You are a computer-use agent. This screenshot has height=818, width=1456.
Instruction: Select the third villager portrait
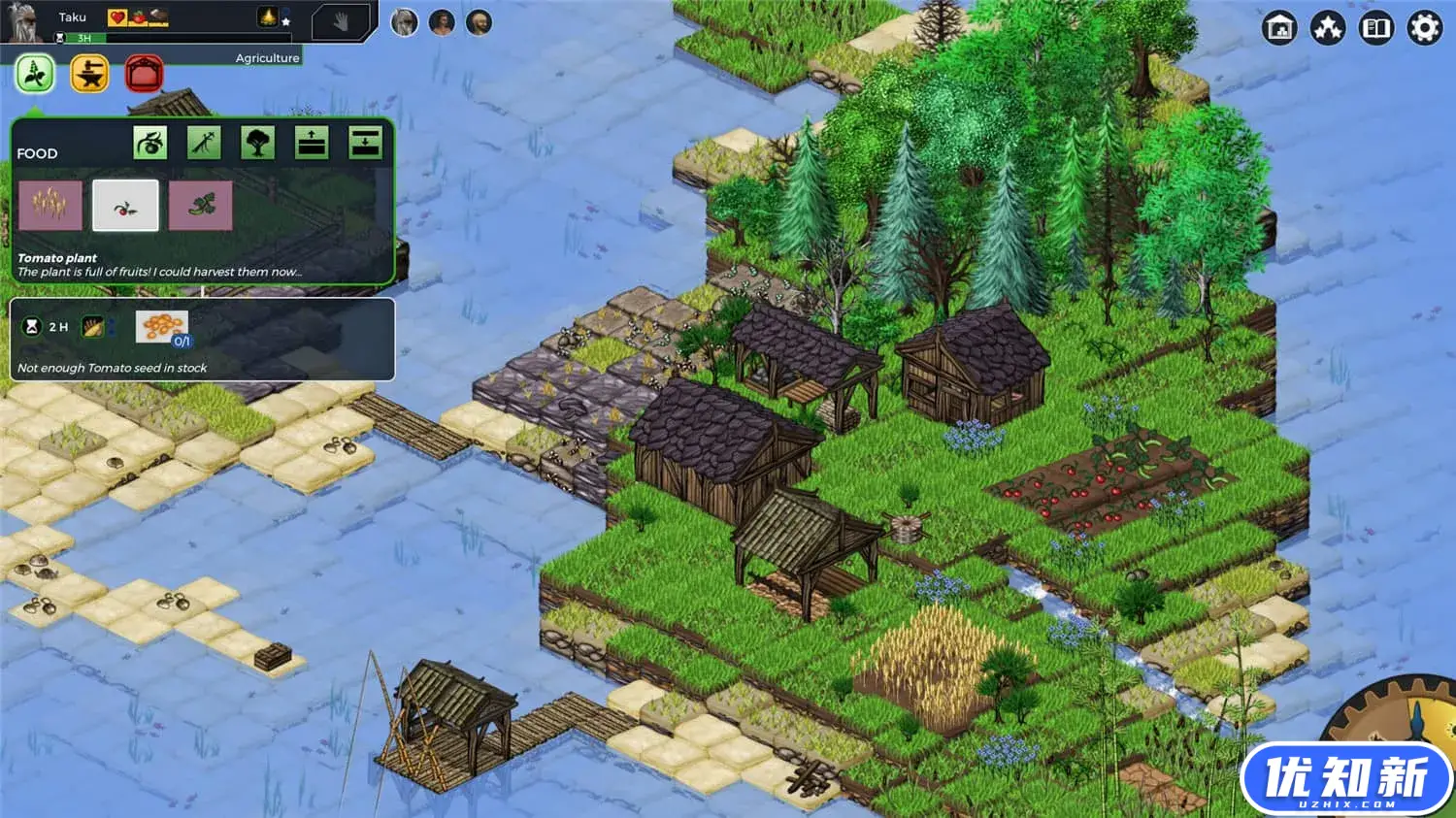pyautogui.click(x=479, y=22)
